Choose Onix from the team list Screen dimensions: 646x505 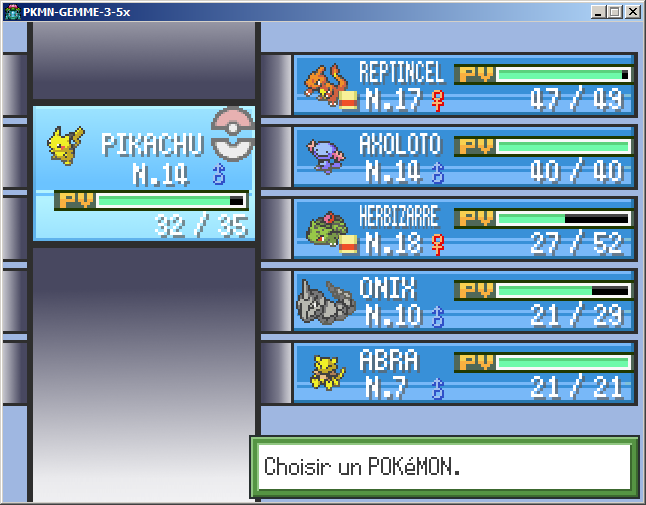[x=464, y=301]
